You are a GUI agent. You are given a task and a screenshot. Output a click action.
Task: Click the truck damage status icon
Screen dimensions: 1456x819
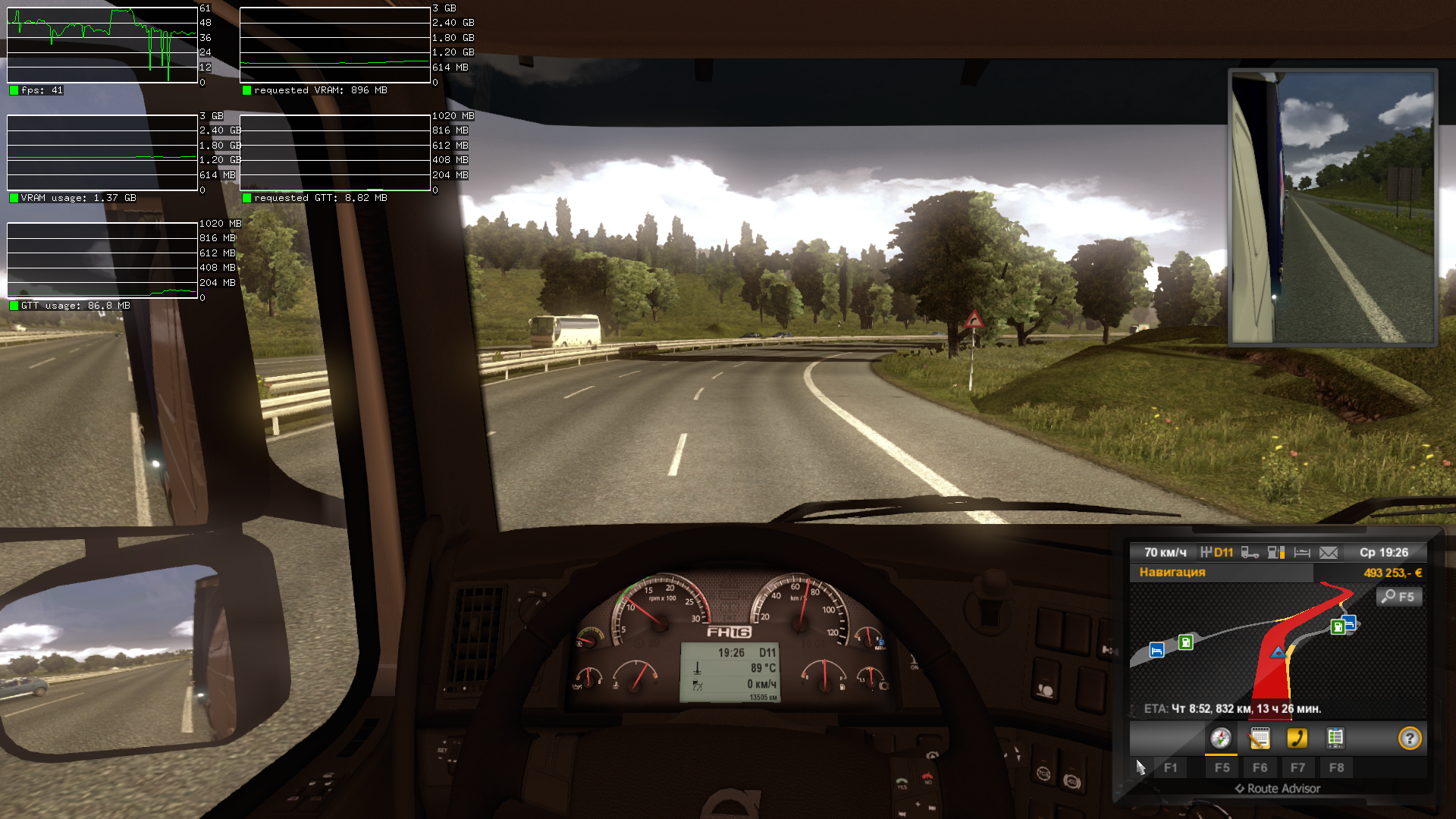click(x=1250, y=553)
